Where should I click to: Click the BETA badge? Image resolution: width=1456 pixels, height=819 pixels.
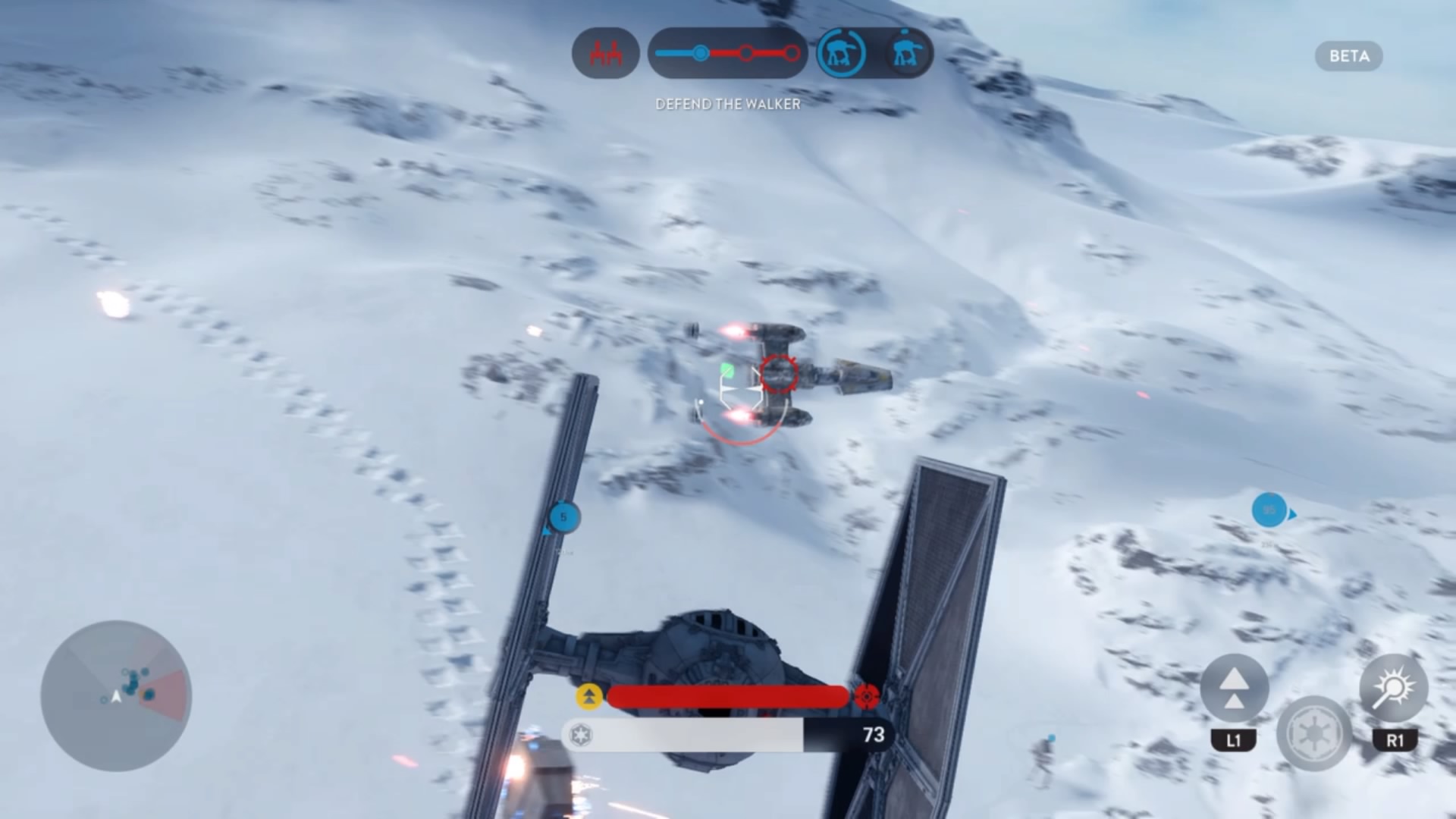[1348, 56]
